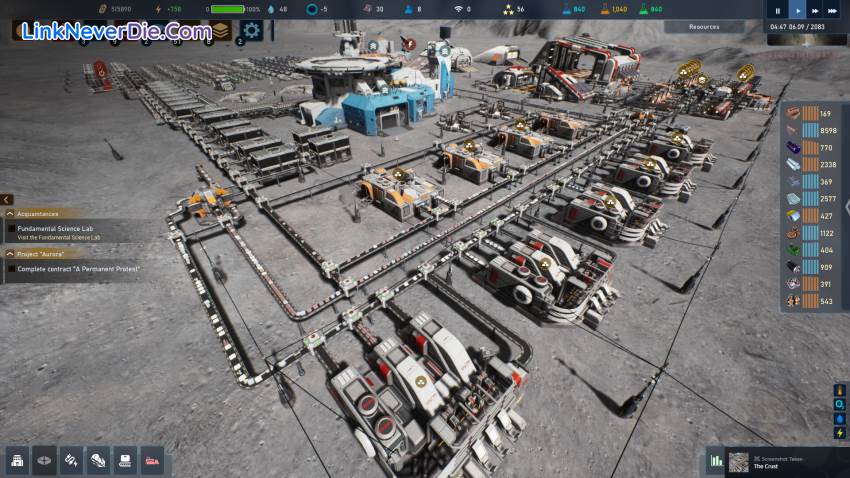Open the round platform build category
Viewport: 850px width, 478px height.
coord(45,460)
